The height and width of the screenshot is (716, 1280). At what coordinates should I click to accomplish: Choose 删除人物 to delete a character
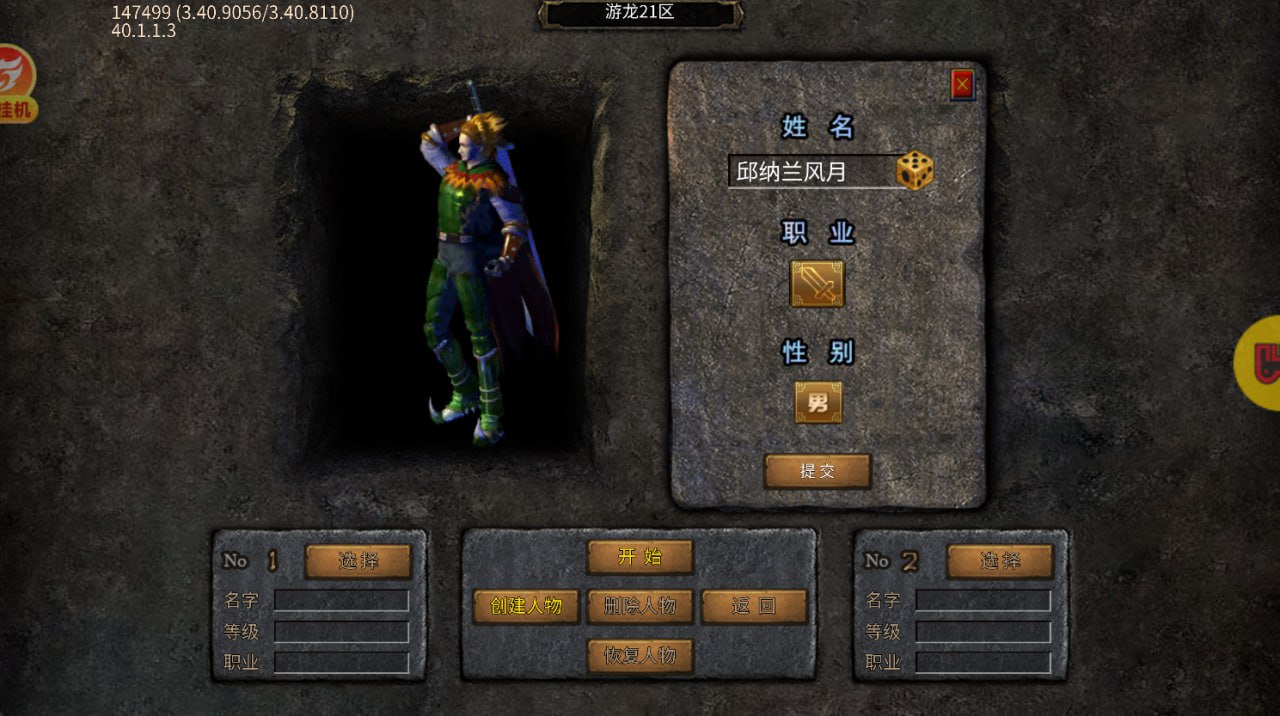639,606
